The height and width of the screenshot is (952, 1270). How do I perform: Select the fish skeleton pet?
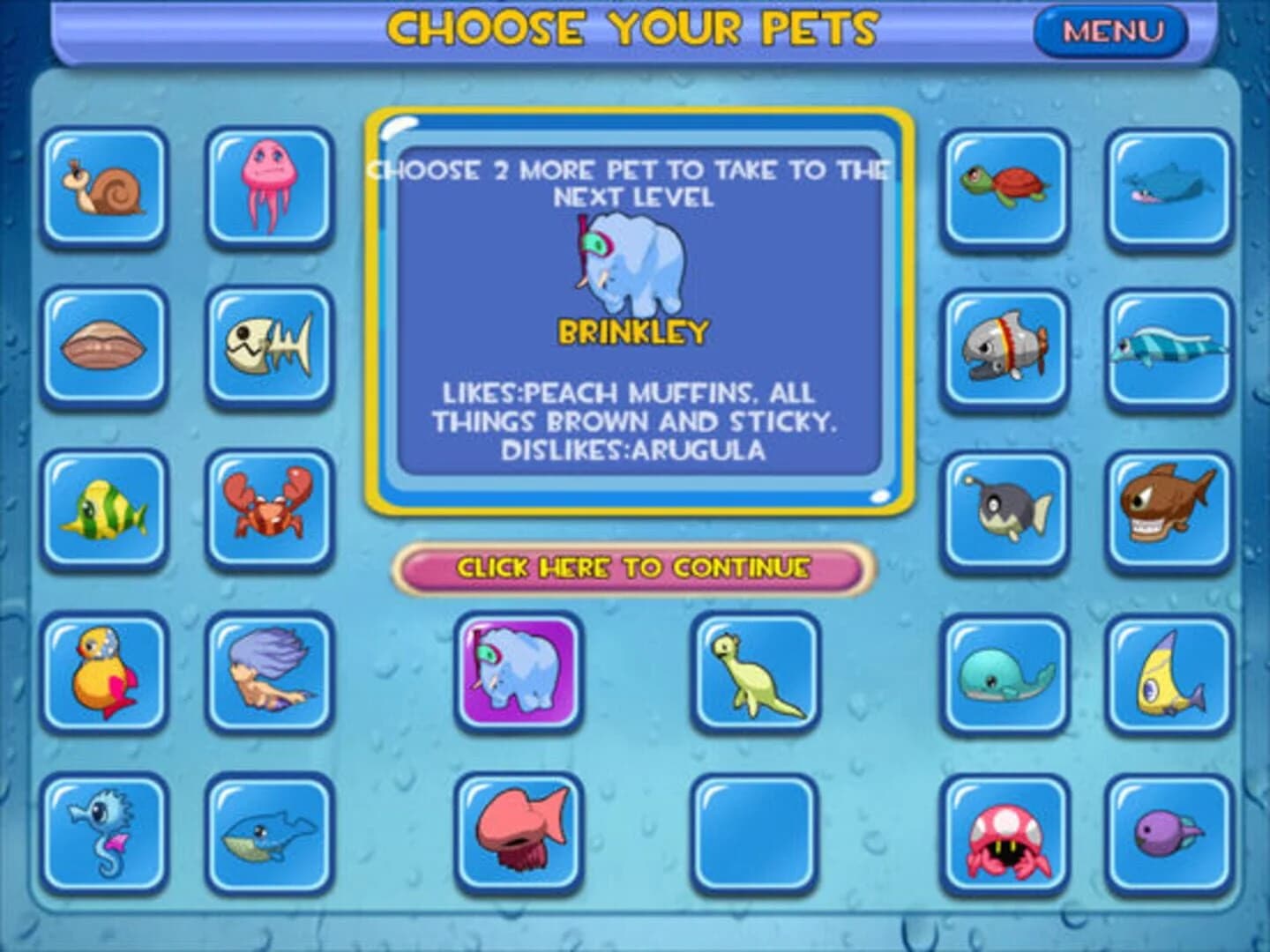point(268,347)
